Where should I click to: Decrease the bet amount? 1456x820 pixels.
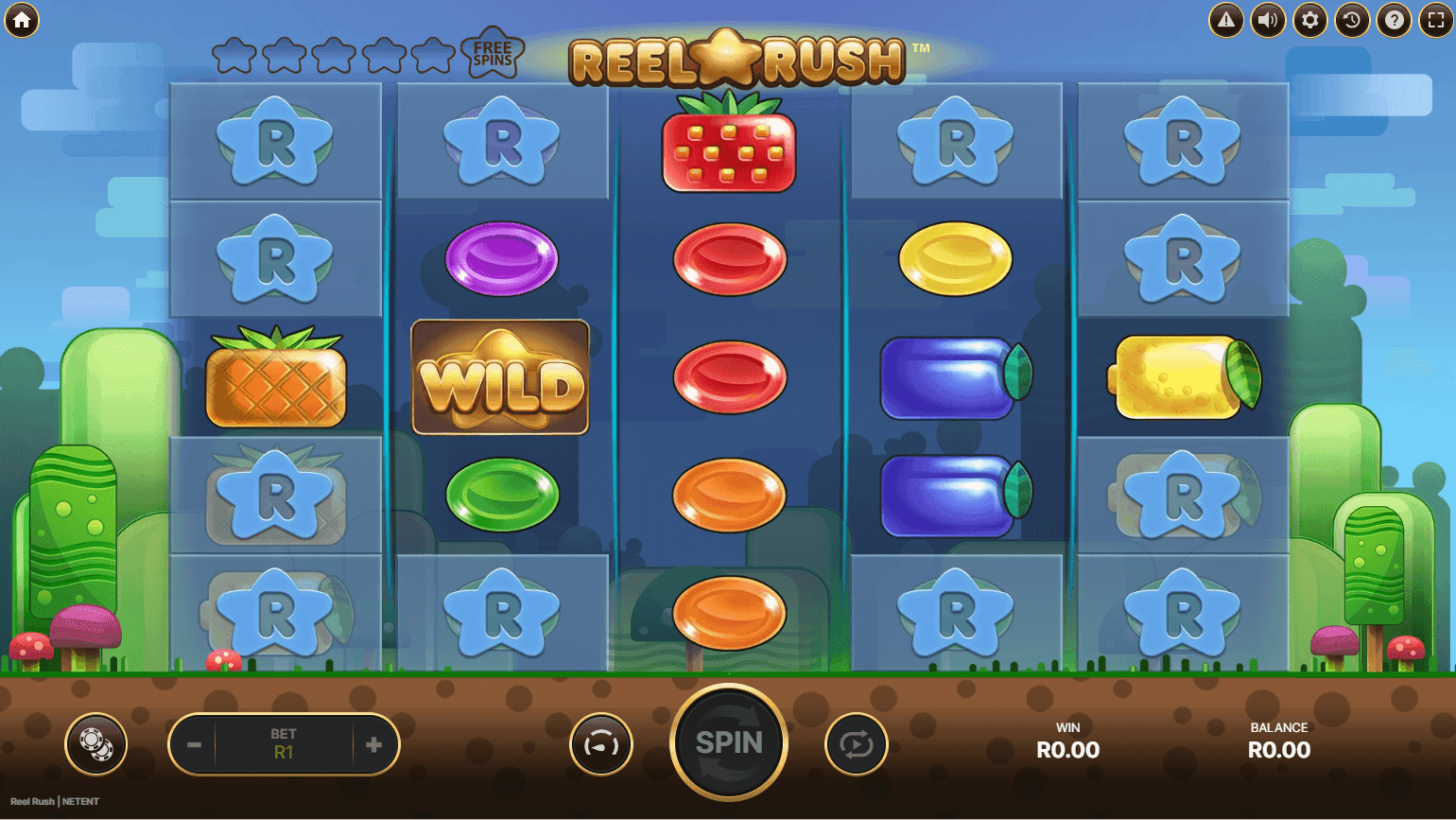tap(195, 744)
